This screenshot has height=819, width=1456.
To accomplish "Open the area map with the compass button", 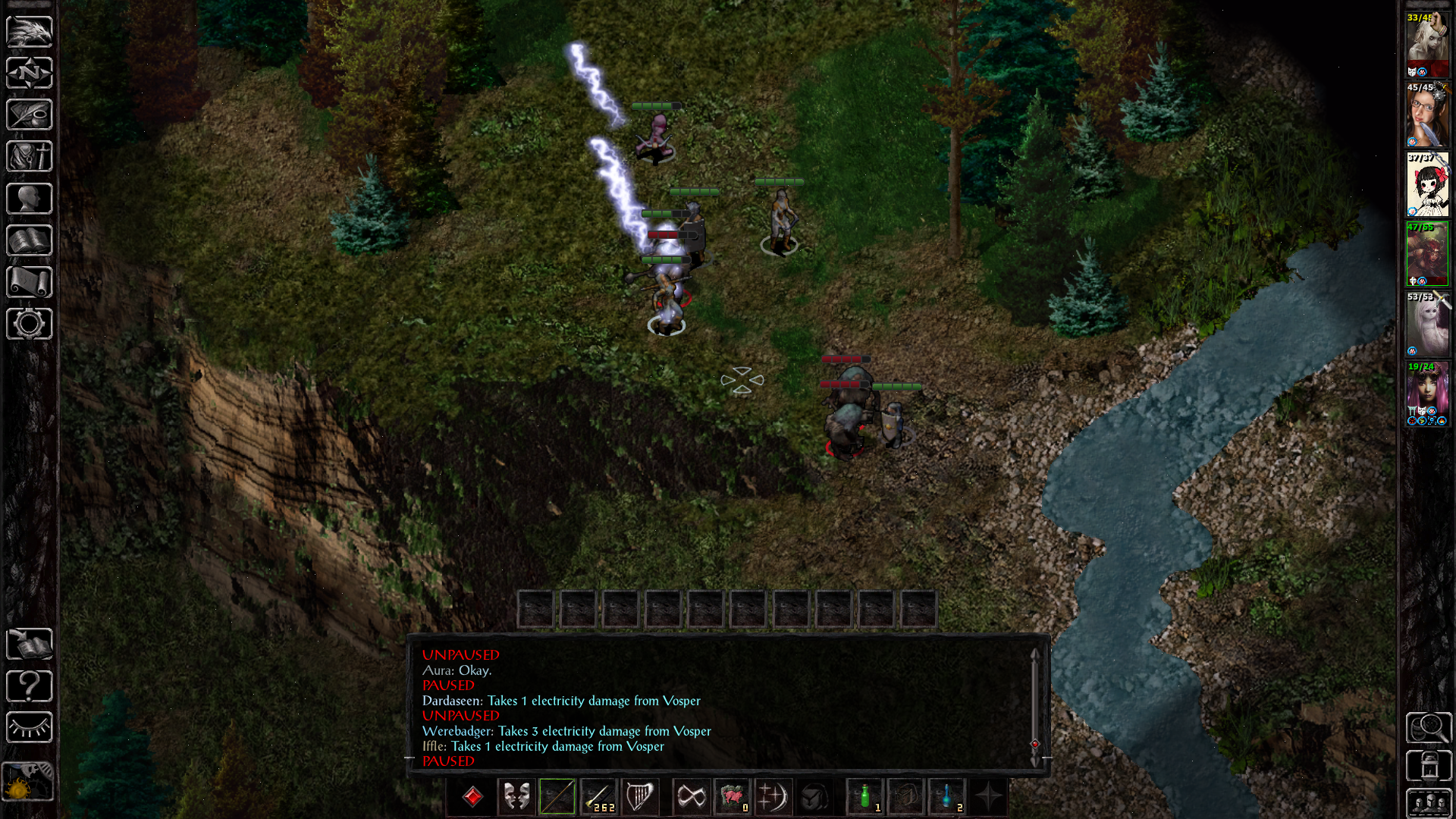I will click(x=29, y=73).
